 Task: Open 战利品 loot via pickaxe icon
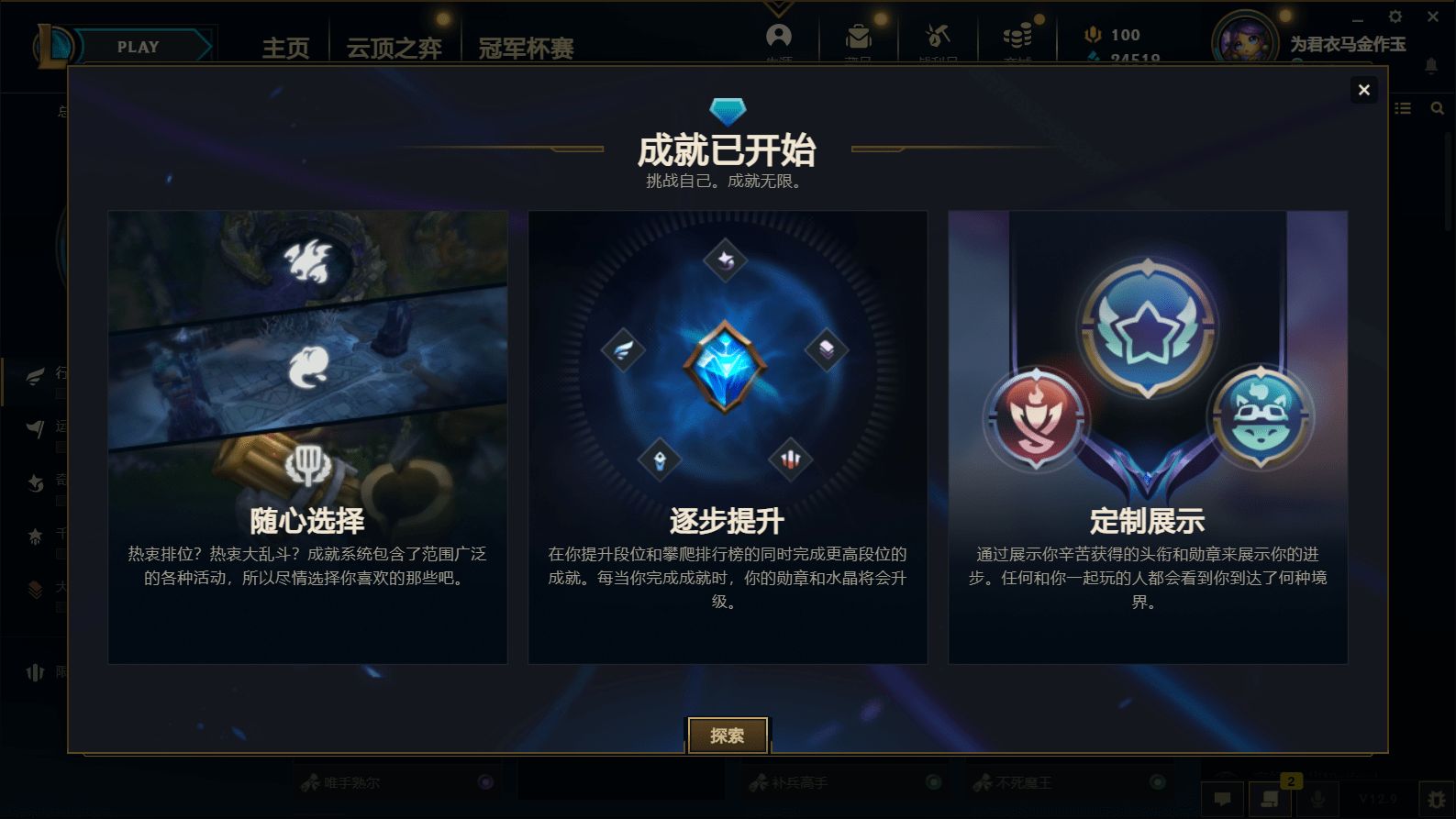938,35
